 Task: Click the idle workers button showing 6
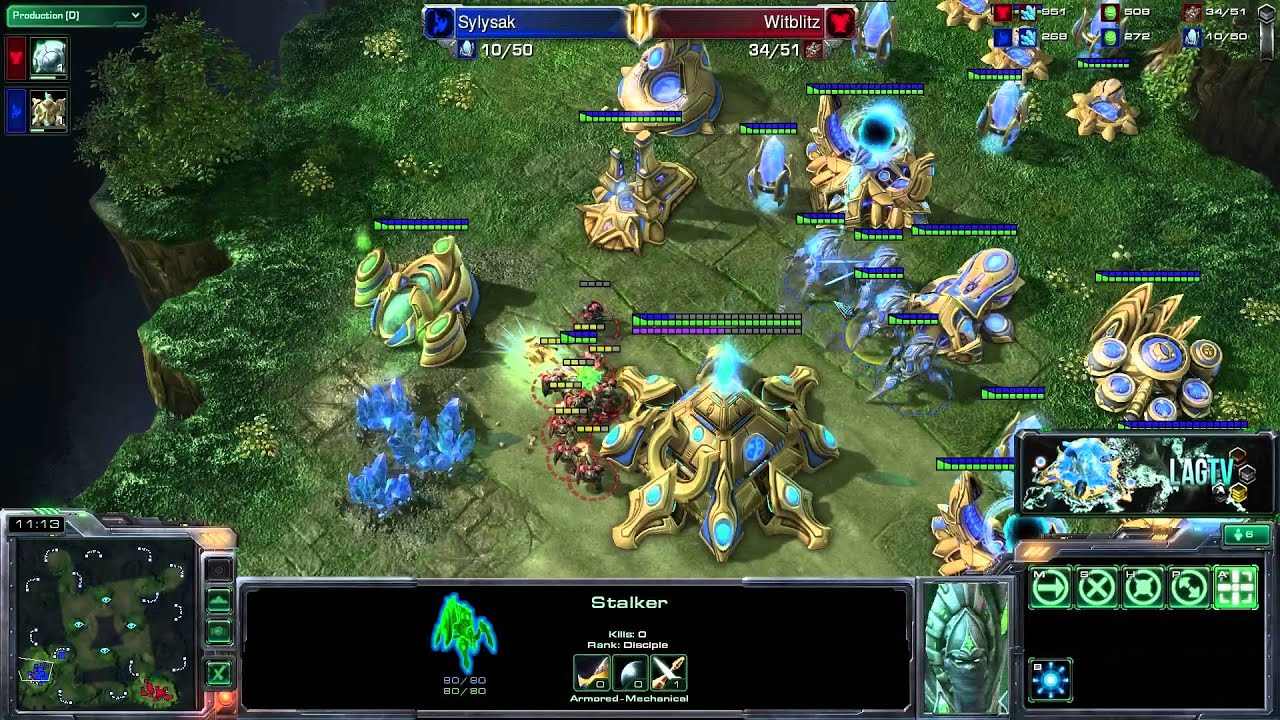coord(1246,535)
